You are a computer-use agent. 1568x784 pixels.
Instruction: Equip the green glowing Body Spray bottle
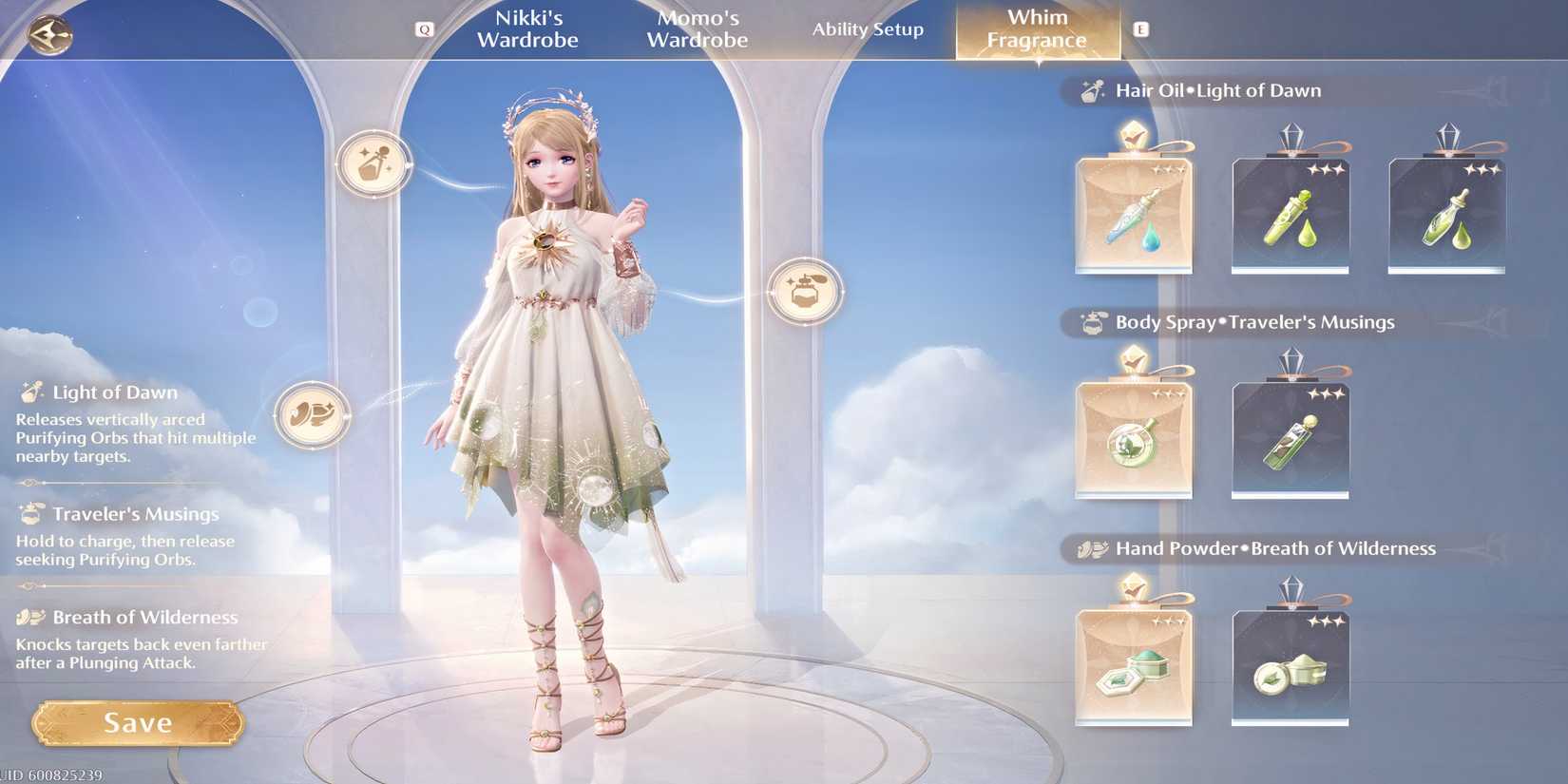click(x=1134, y=435)
